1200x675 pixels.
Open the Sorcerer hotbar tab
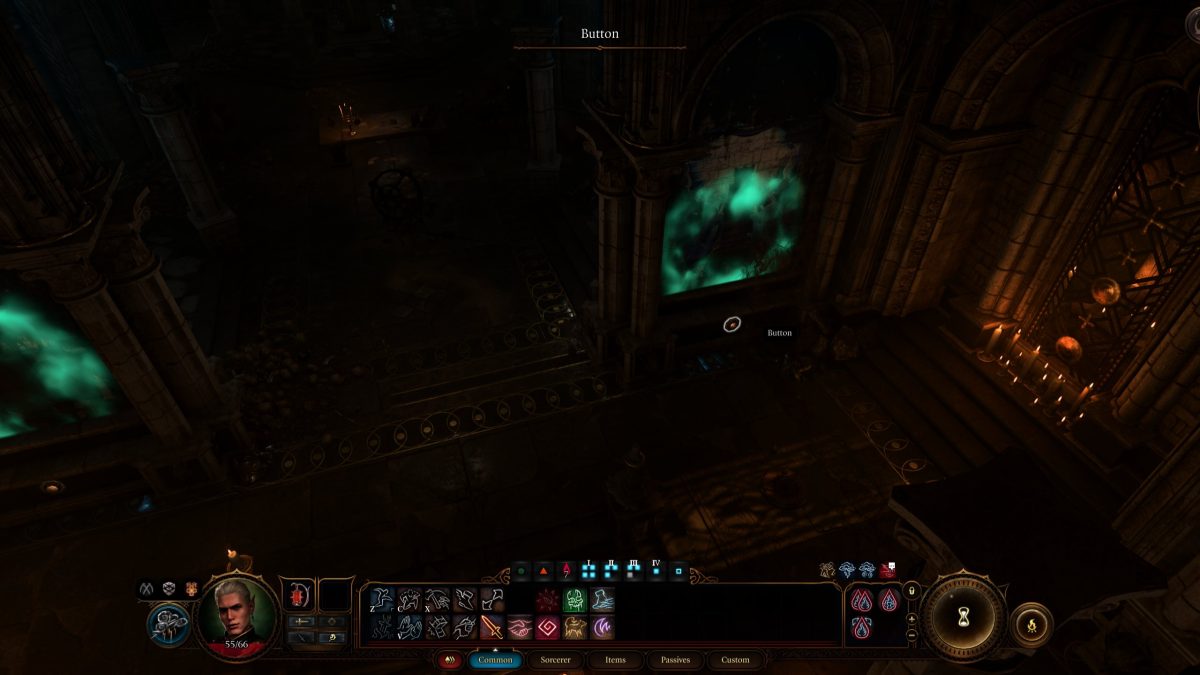coord(556,660)
